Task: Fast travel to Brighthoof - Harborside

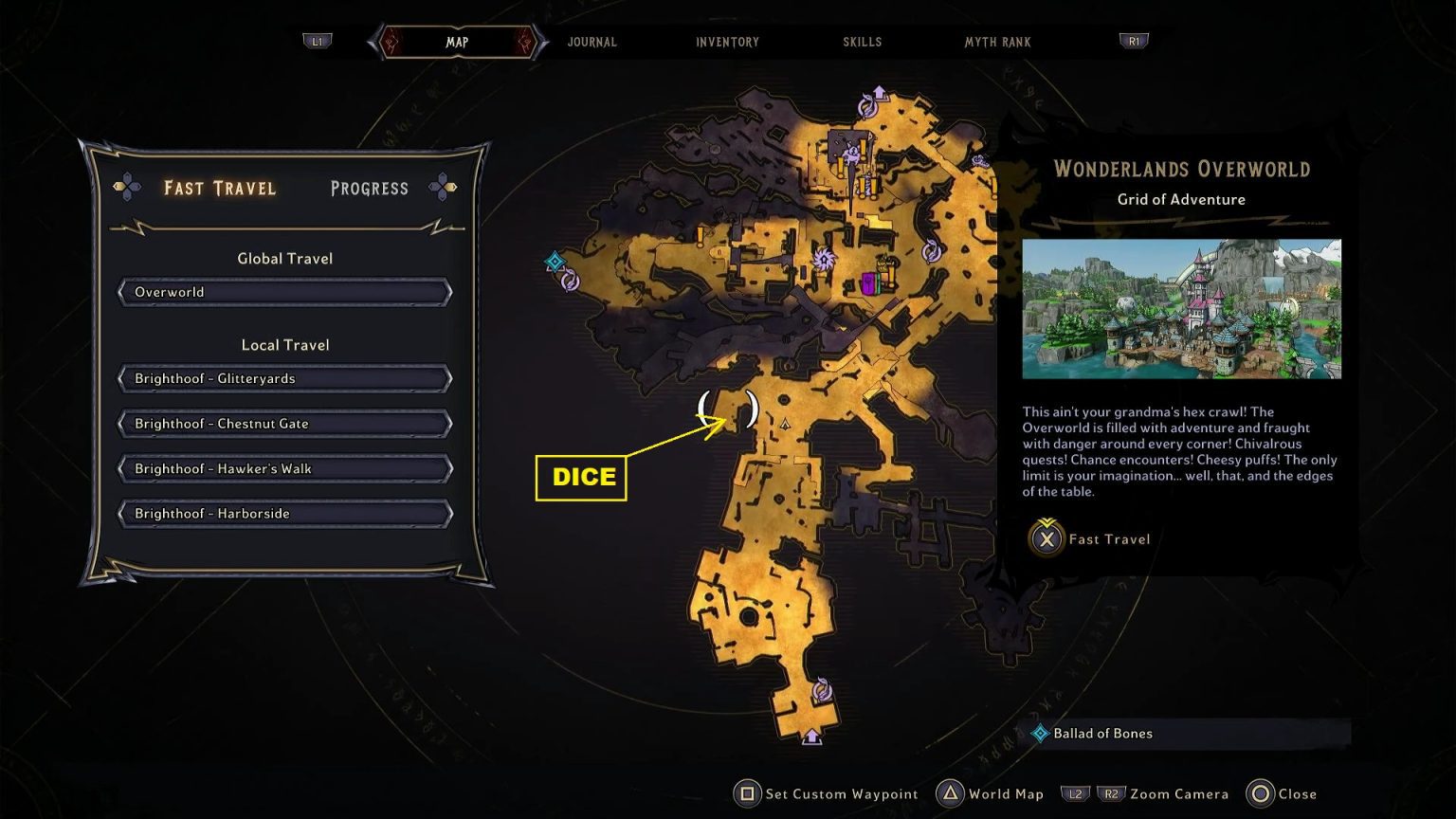Action: [284, 513]
